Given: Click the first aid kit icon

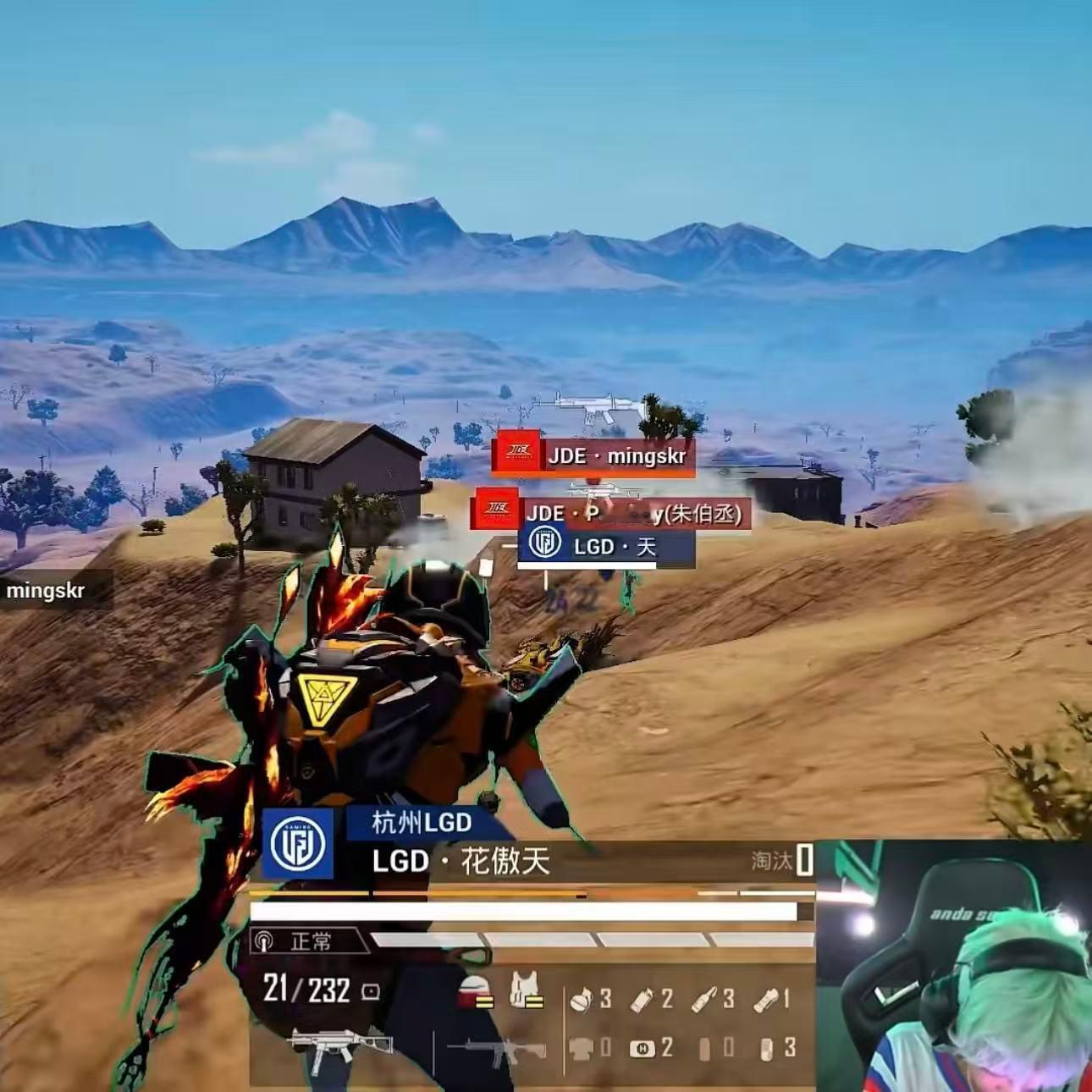Looking at the screenshot, I should (x=643, y=1049).
